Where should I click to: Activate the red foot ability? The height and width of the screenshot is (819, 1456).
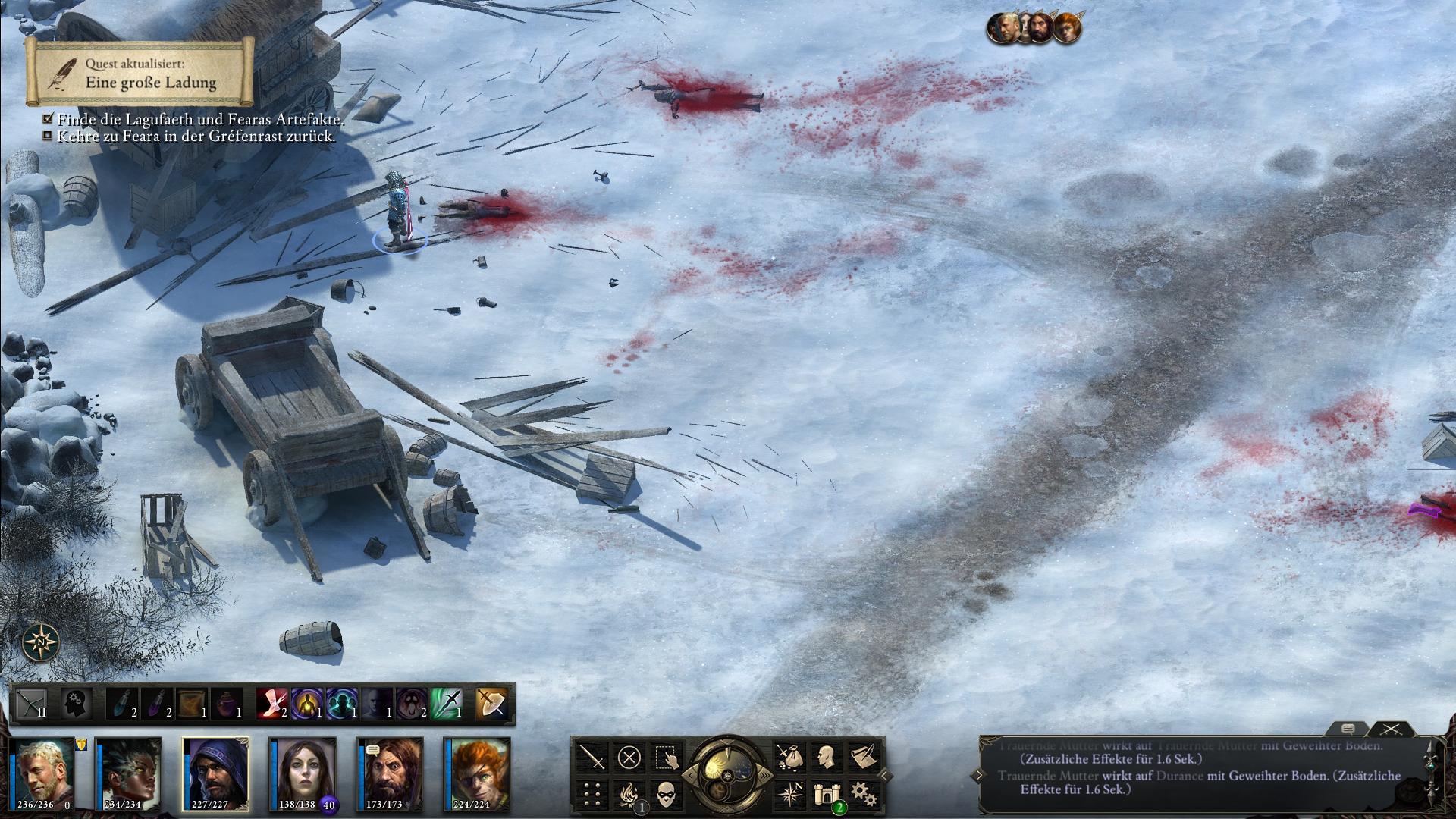tap(271, 704)
